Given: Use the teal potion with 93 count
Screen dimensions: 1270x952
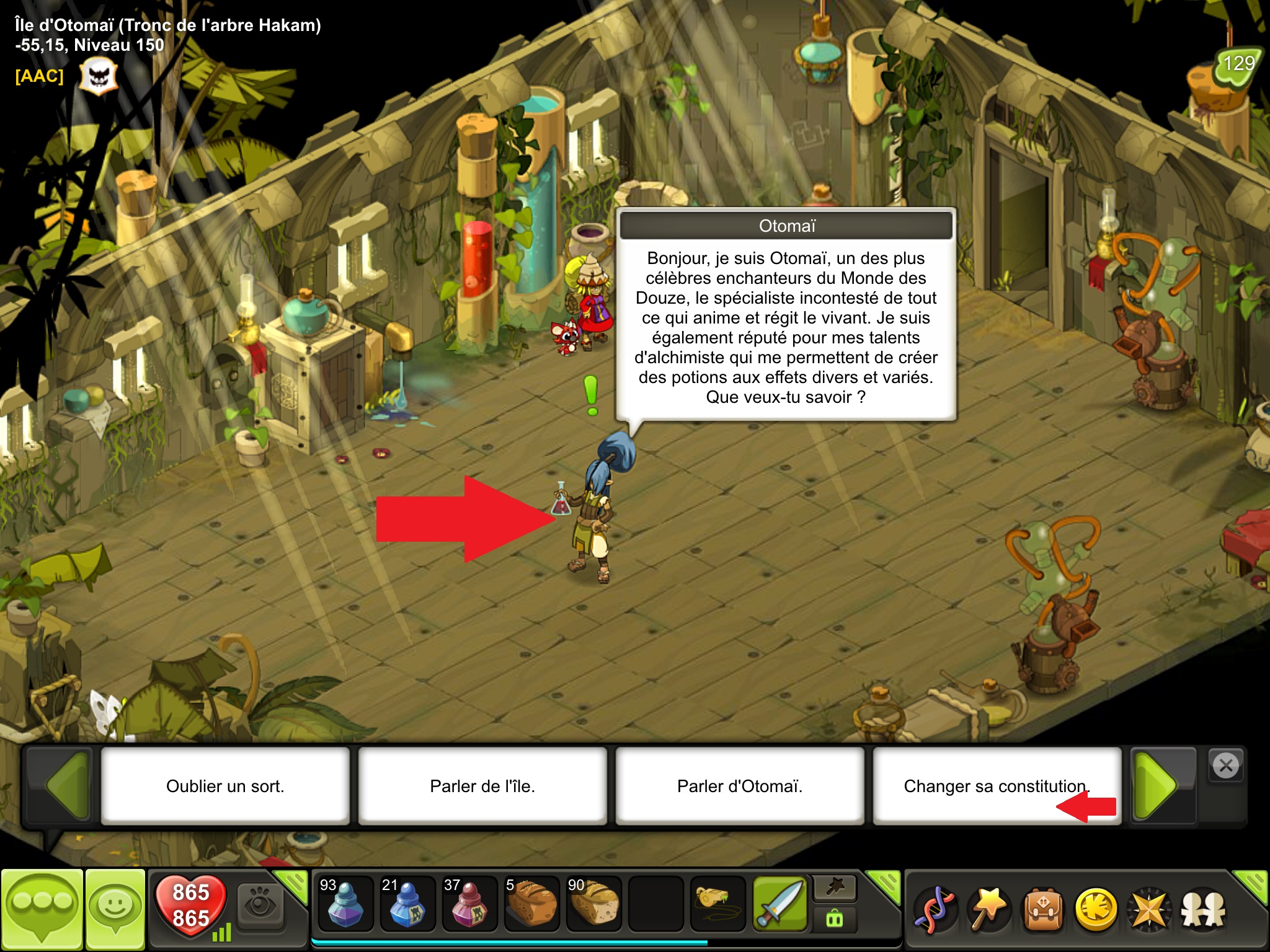Looking at the screenshot, I should 345,904.
